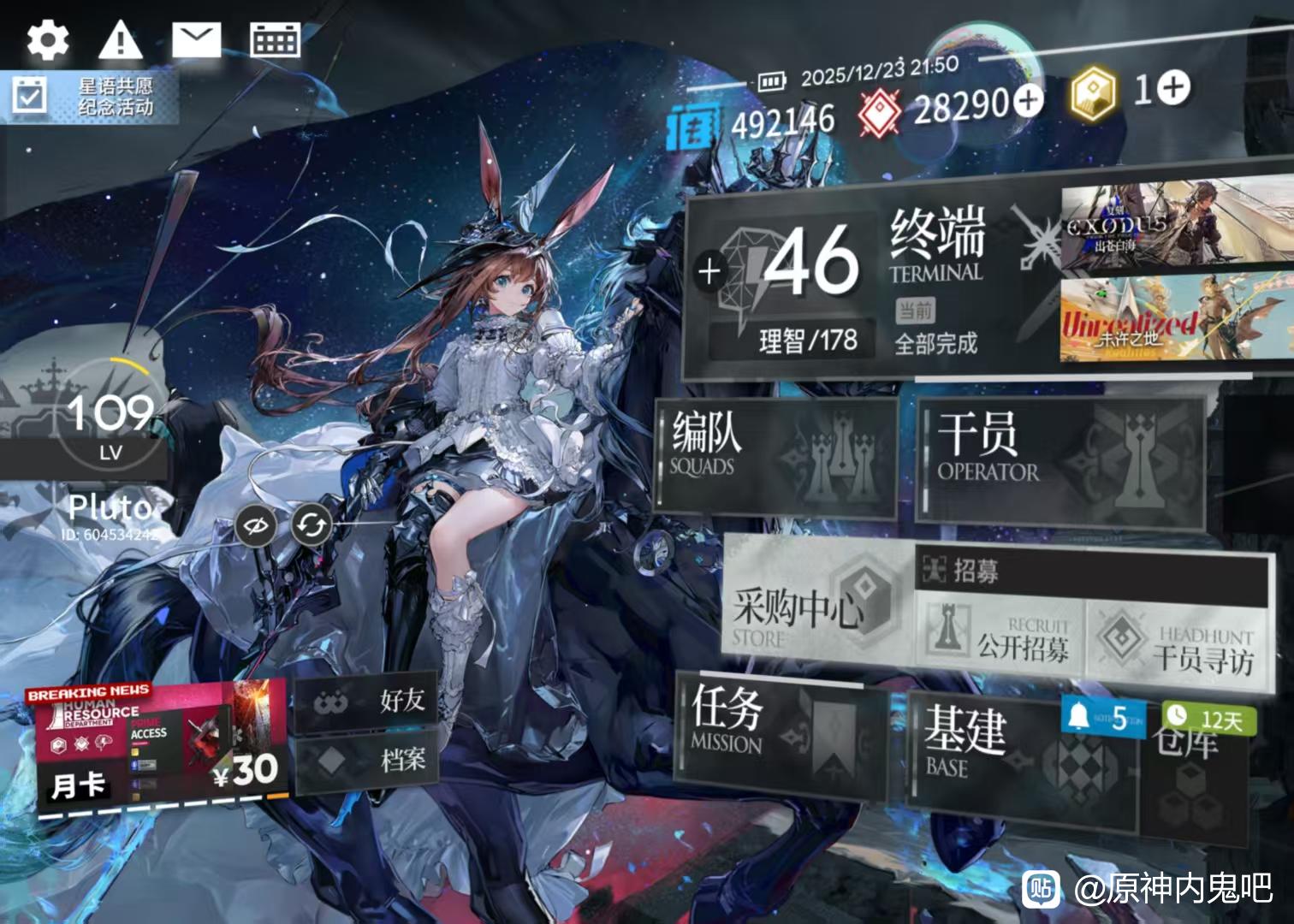The height and width of the screenshot is (924, 1294).
Task: Open the settings gear icon
Action: pyautogui.click(x=48, y=39)
